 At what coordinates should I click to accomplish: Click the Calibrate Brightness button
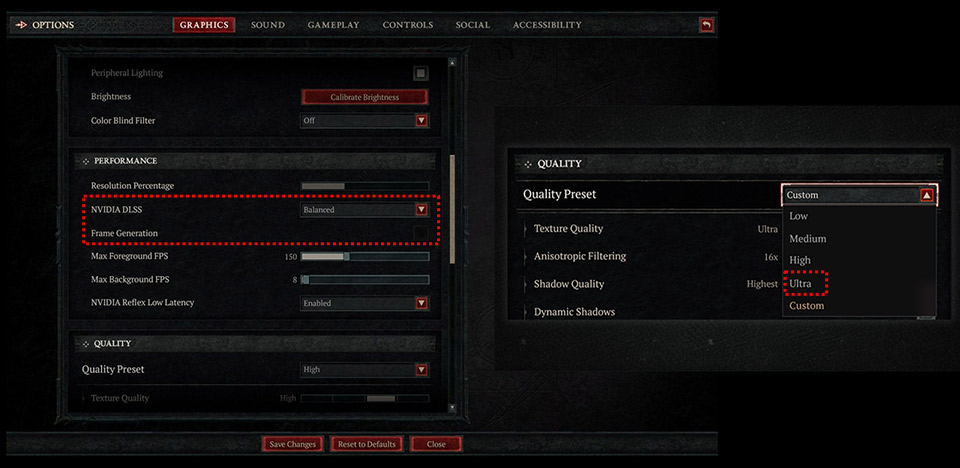[364, 97]
